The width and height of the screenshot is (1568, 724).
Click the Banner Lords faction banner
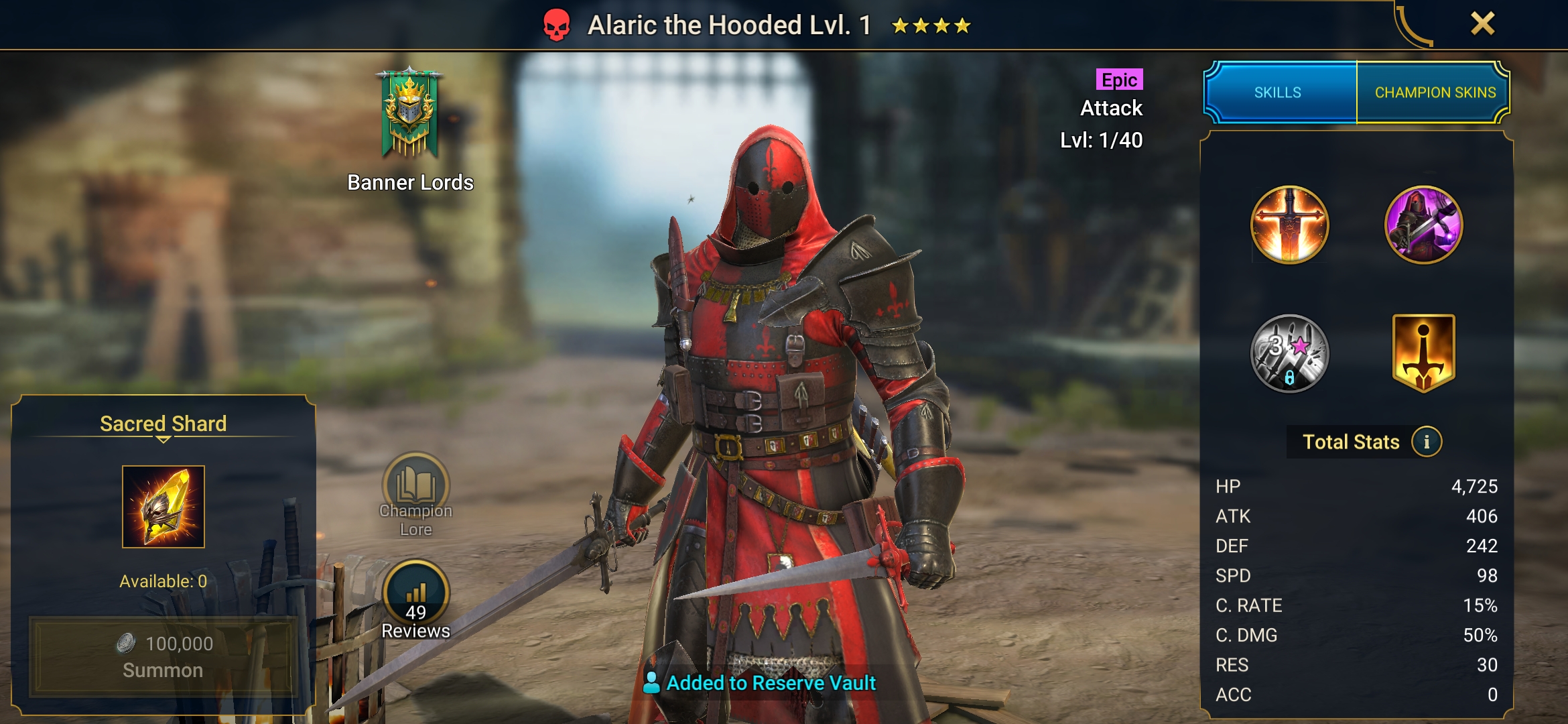tap(409, 114)
